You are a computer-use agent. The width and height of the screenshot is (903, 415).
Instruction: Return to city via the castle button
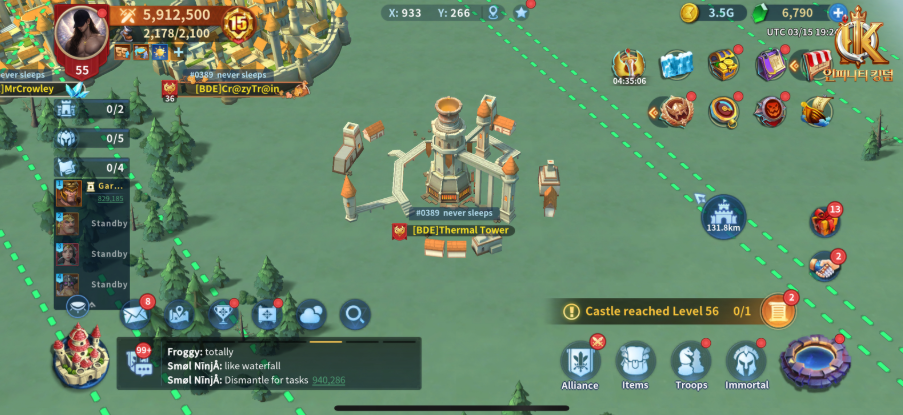click(82, 357)
